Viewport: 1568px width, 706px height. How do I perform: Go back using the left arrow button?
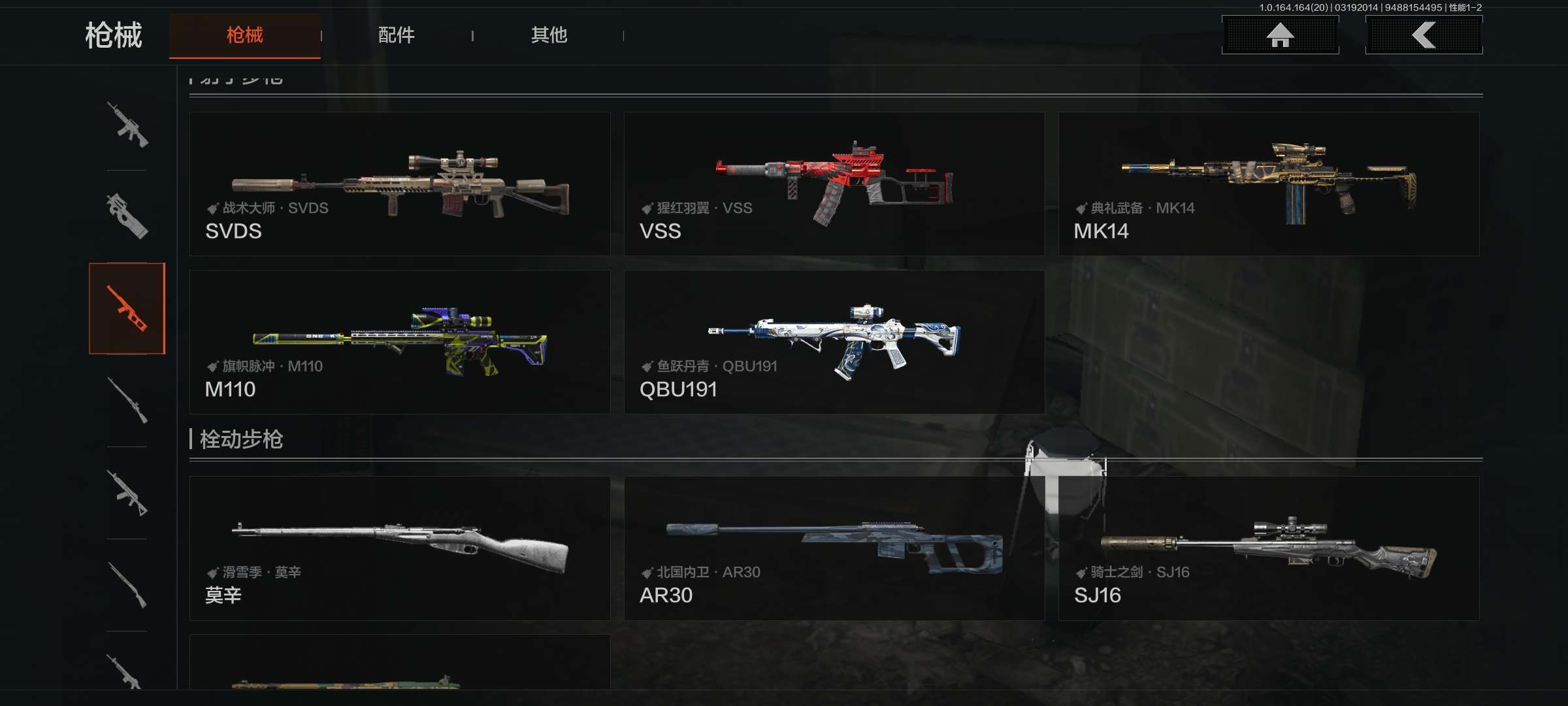coord(1424,35)
